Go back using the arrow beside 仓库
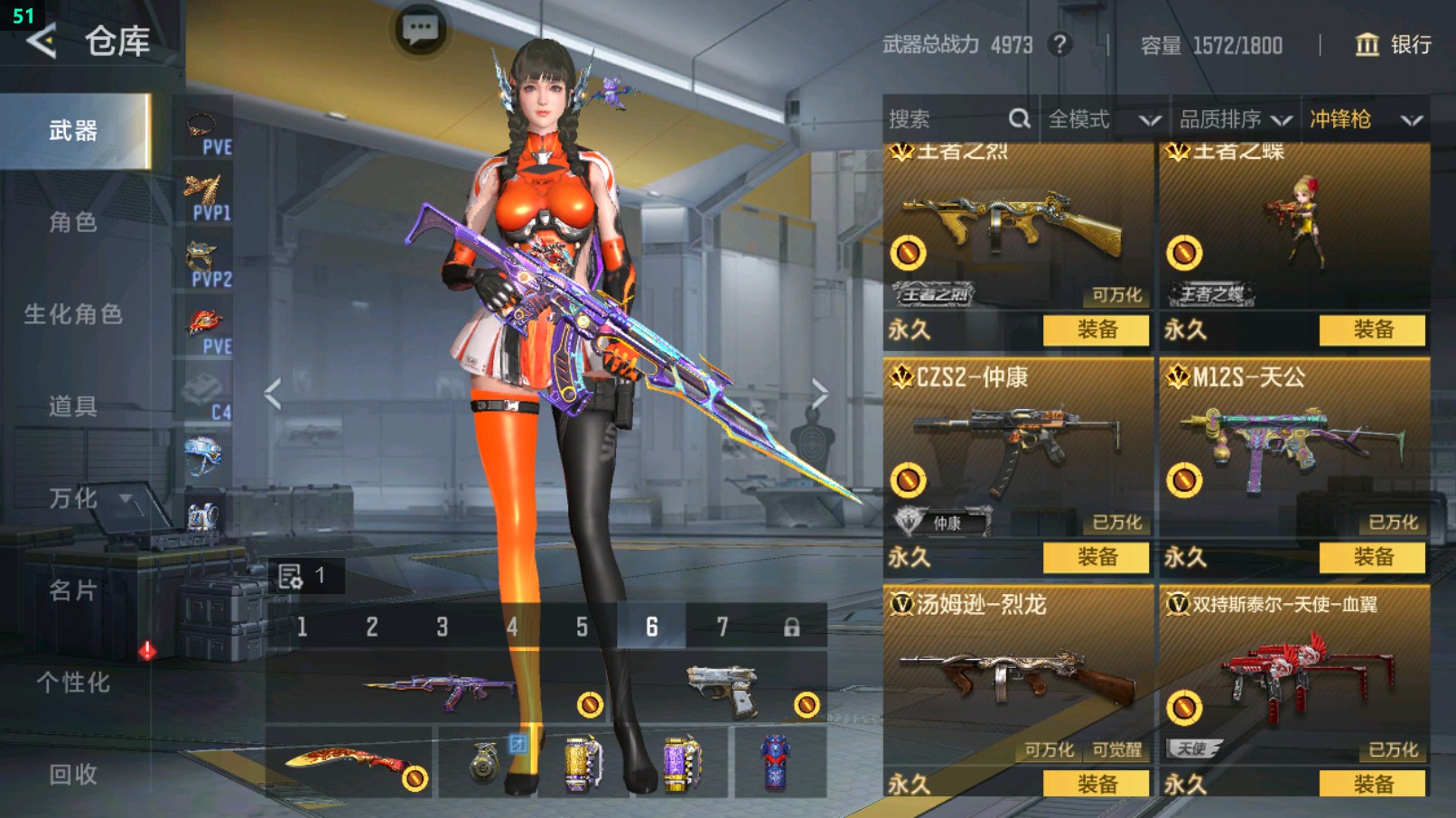The width and height of the screenshot is (1456, 818). [41, 41]
